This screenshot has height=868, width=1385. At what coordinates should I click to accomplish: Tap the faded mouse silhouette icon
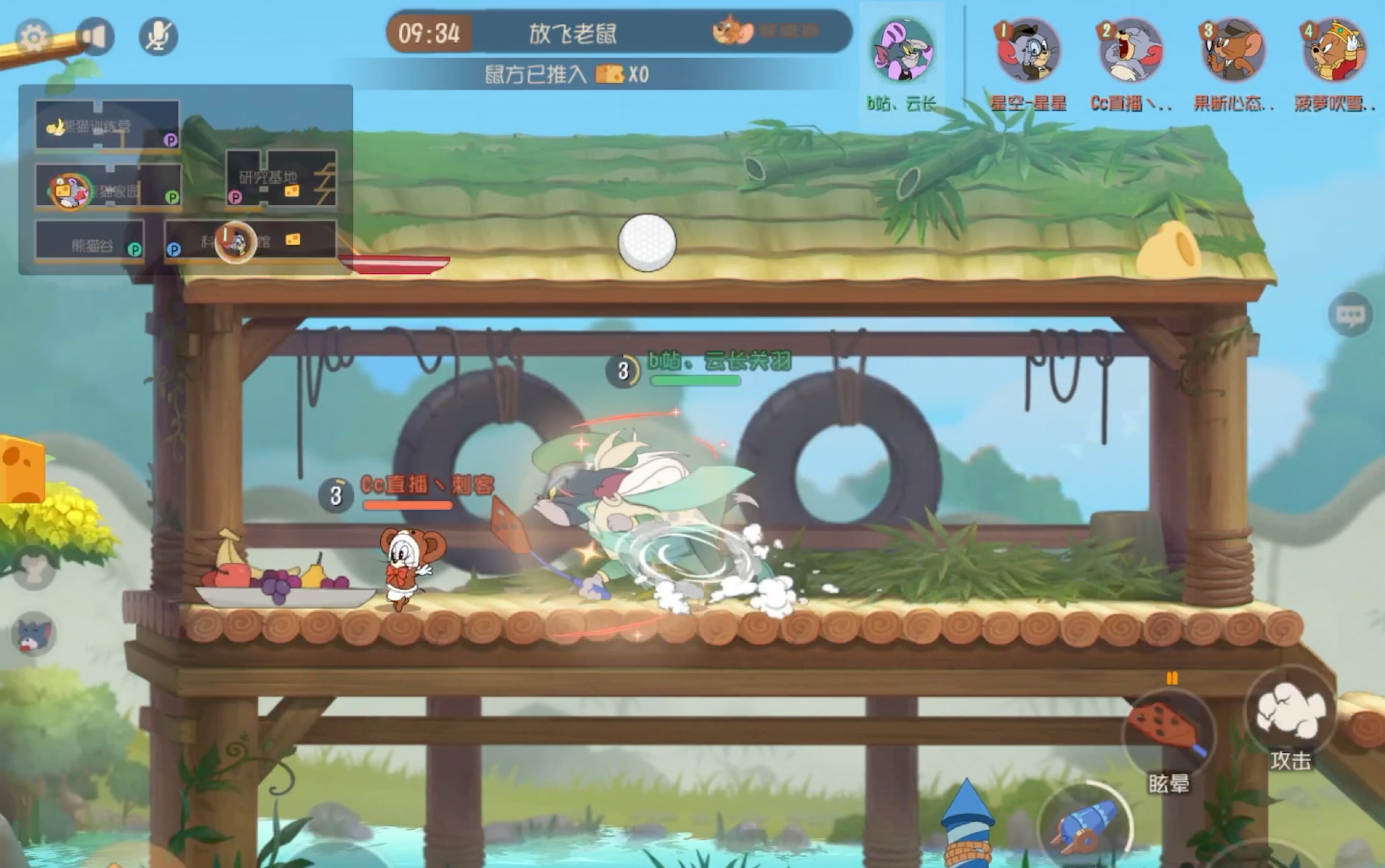click(x=34, y=569)
